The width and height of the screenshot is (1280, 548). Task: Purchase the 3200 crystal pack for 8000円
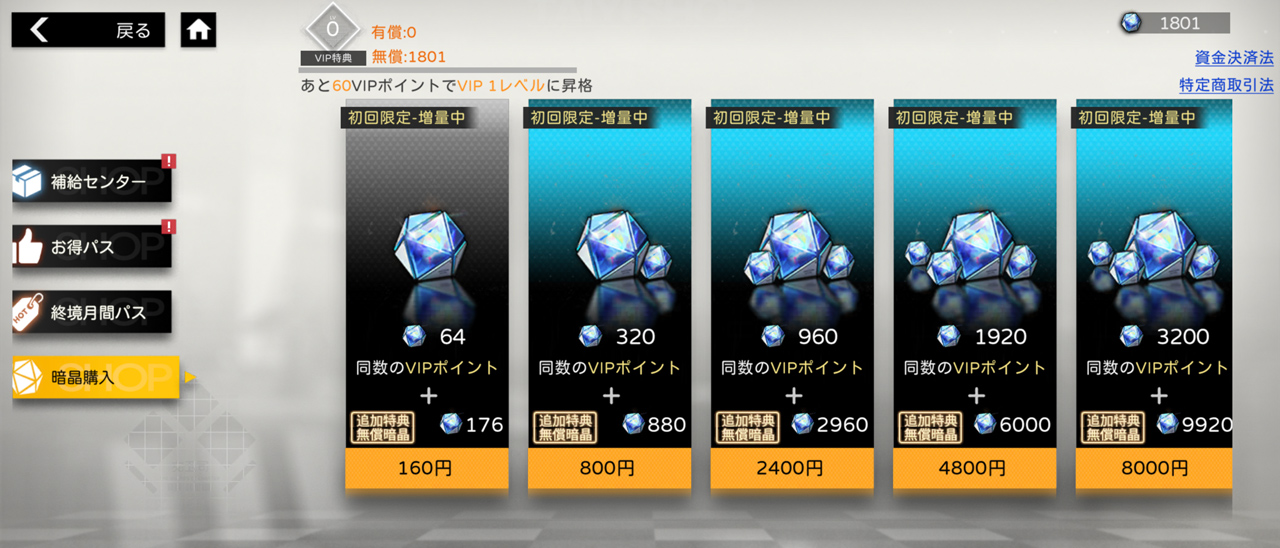1157,467
